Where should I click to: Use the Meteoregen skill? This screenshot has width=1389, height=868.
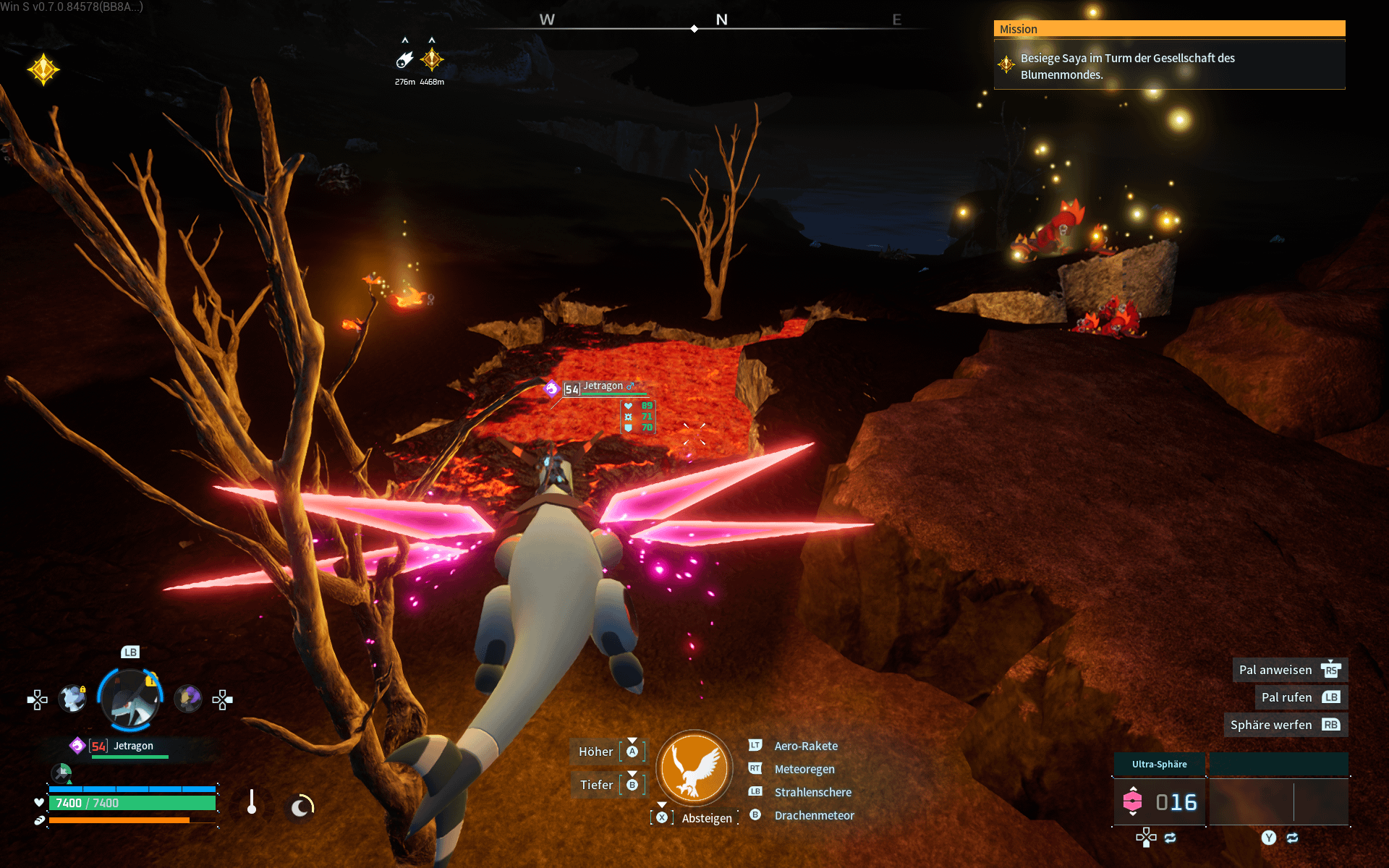(x=804, y=769)
